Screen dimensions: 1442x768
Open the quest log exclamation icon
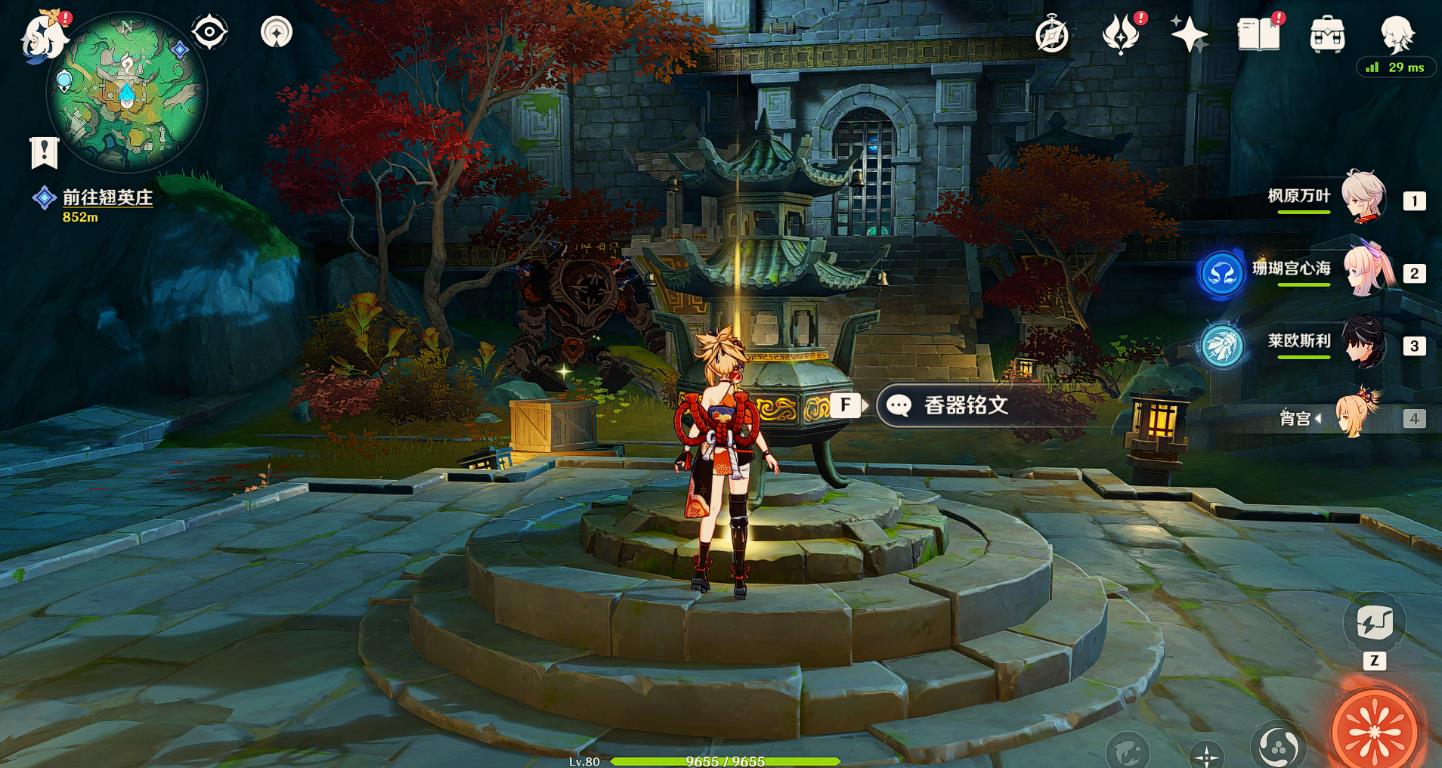(44, 152)
